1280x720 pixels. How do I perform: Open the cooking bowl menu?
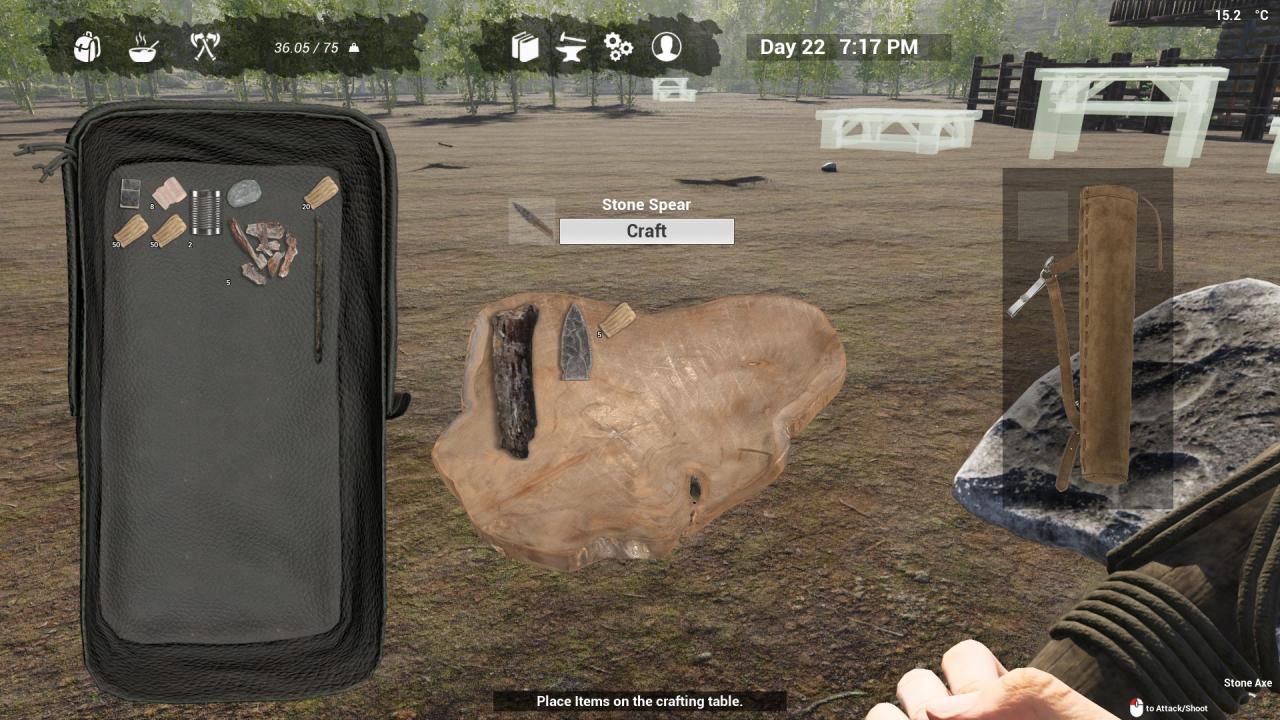click(x=144, y=47)
